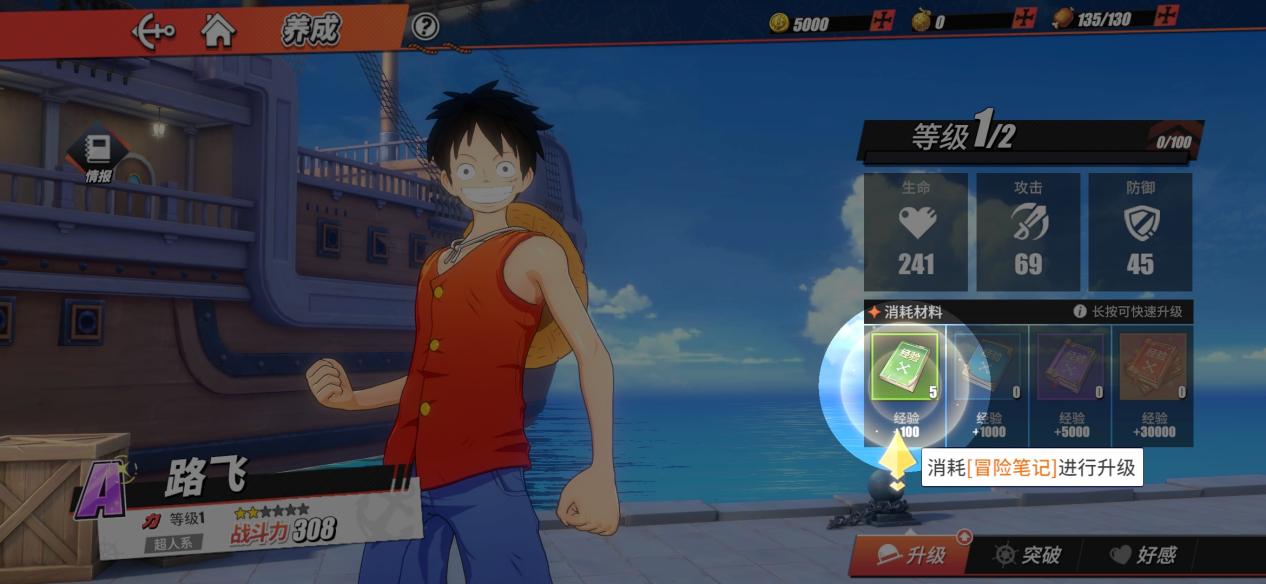This screenshot has height=584, width=1266.
Task: Switch to the 升级 upgrade tab
Action: 911,555
